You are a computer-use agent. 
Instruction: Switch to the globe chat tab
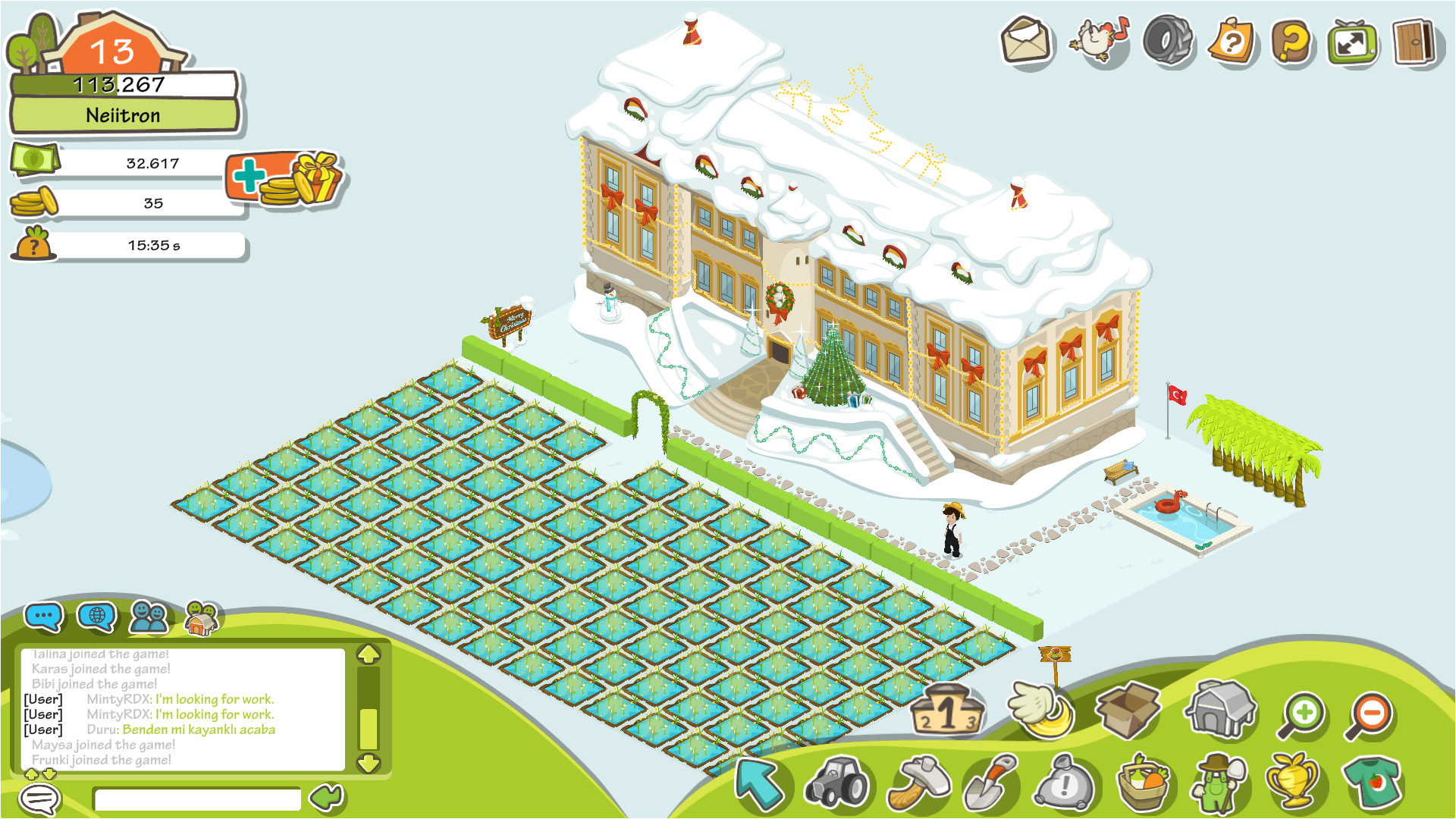96,617
